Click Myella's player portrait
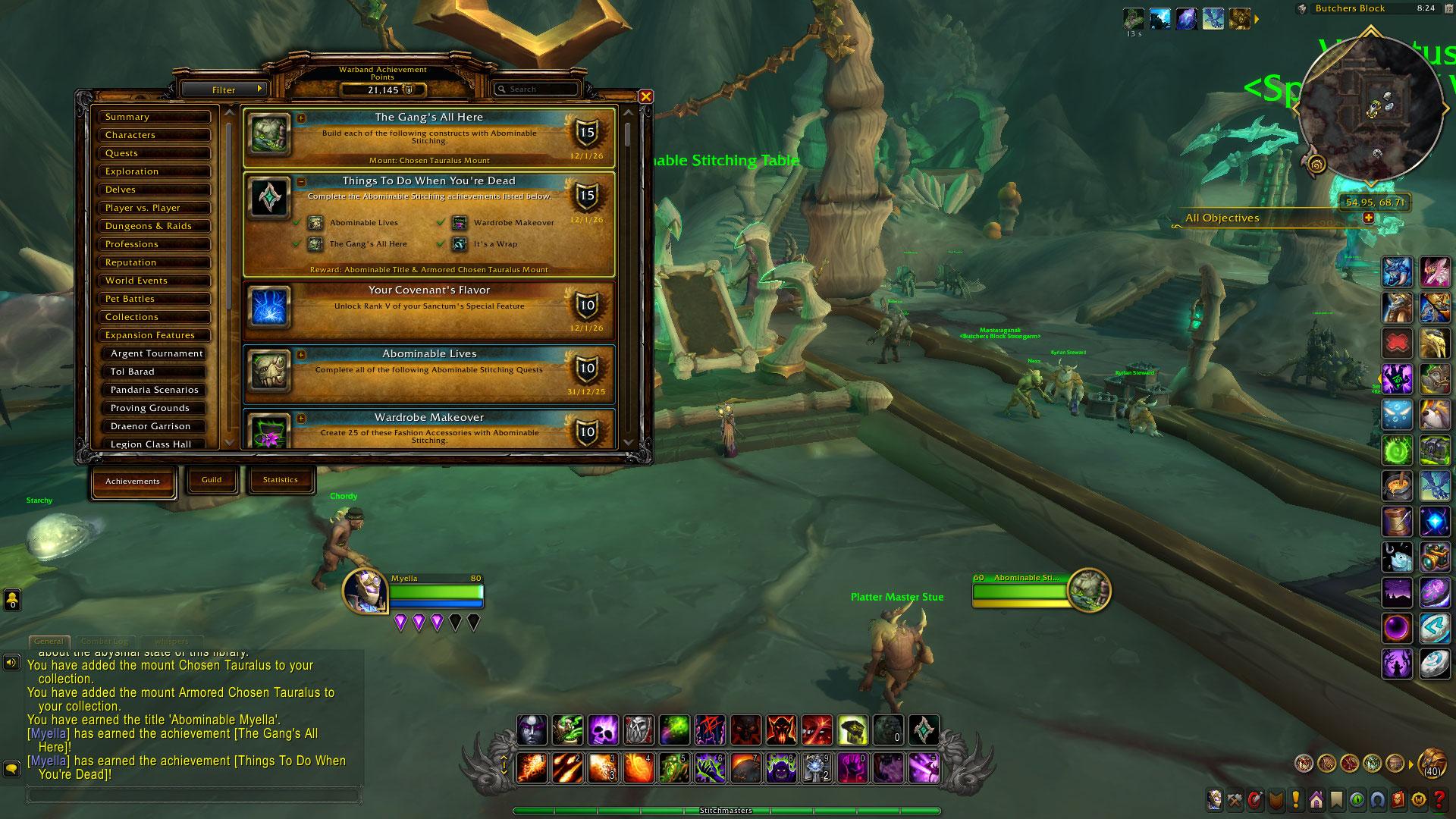Viewport: 1456px width, 819px height. tap(366, 591)
